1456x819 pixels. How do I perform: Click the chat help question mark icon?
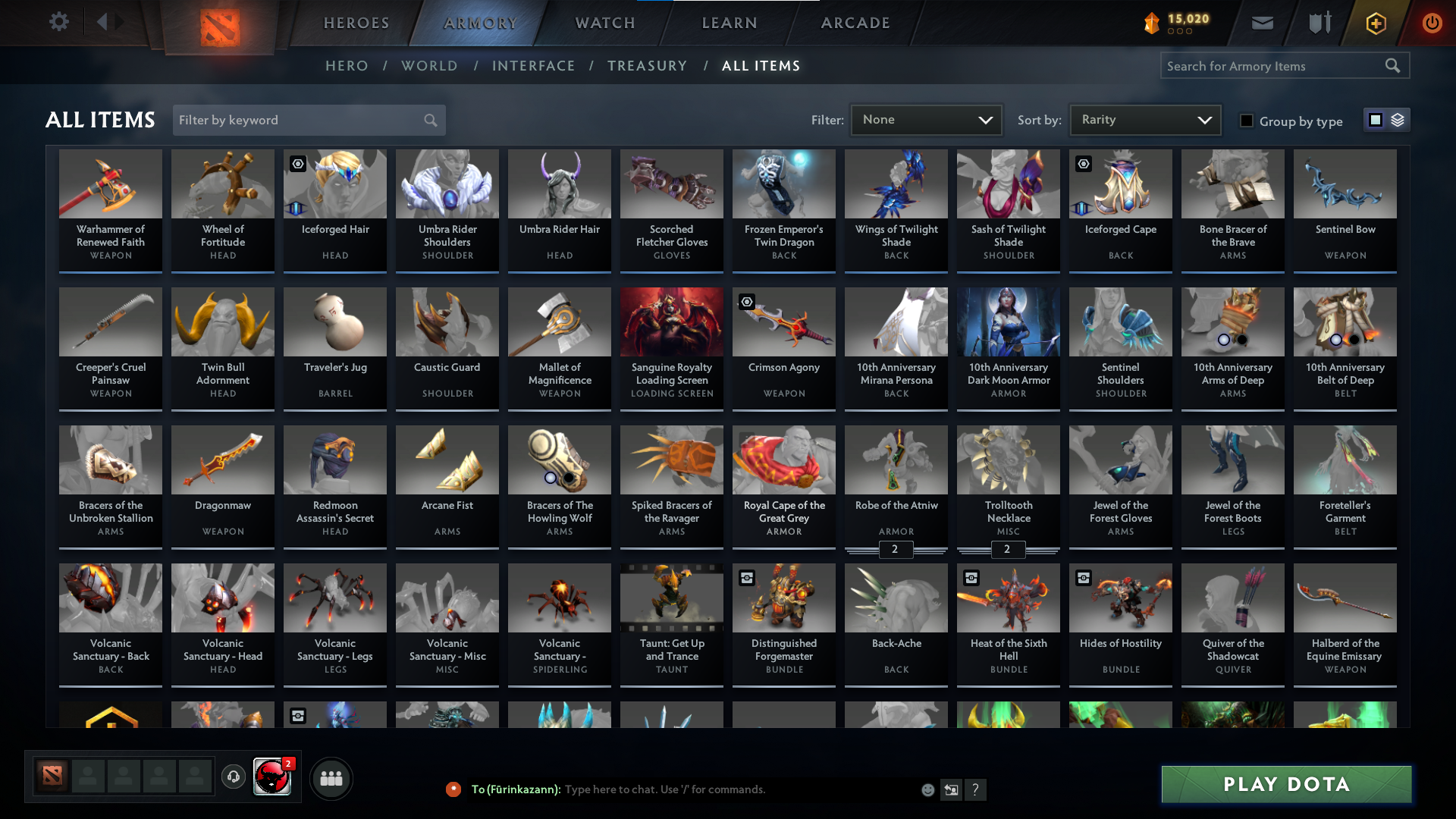(976, 789)
